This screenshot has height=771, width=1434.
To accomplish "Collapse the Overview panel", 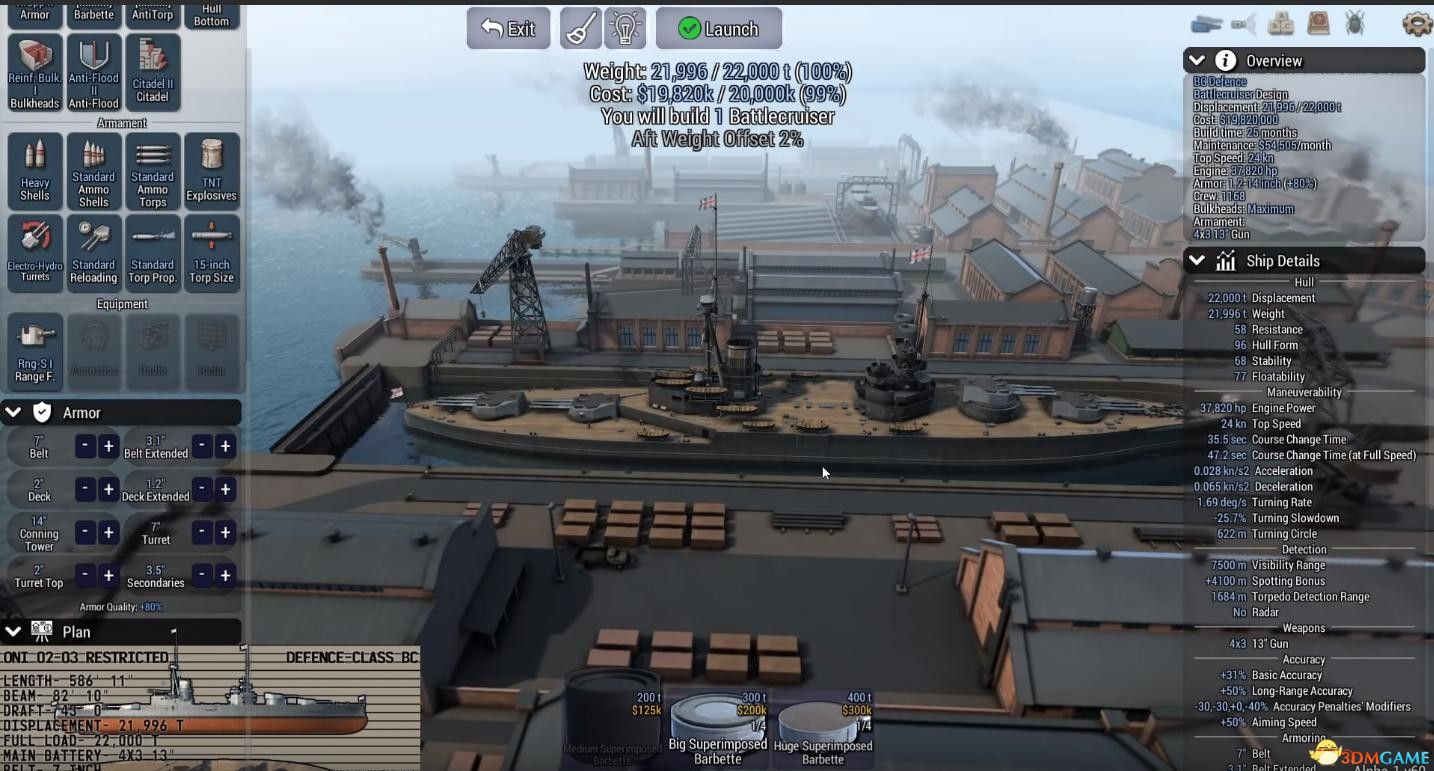I will pyautogui.click(x=1196, y=60).
